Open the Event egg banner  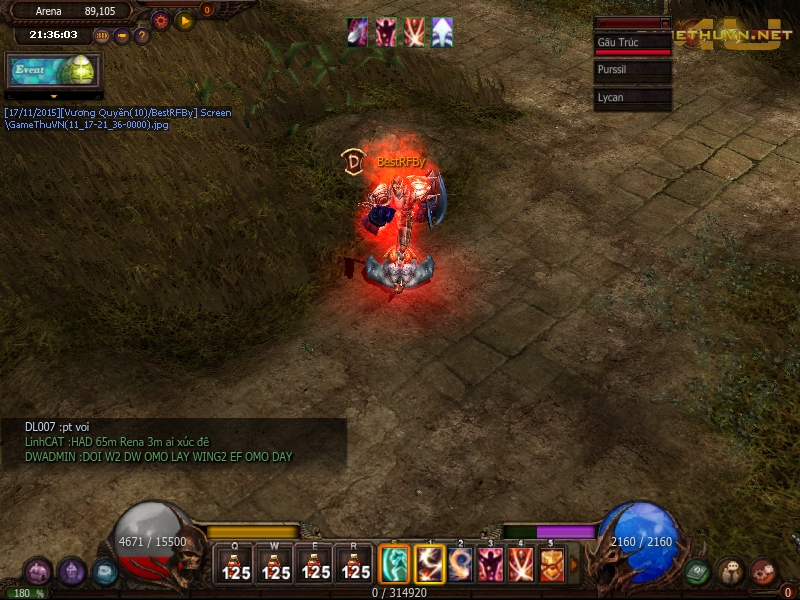pyautogui.click(x=54, y=70)
